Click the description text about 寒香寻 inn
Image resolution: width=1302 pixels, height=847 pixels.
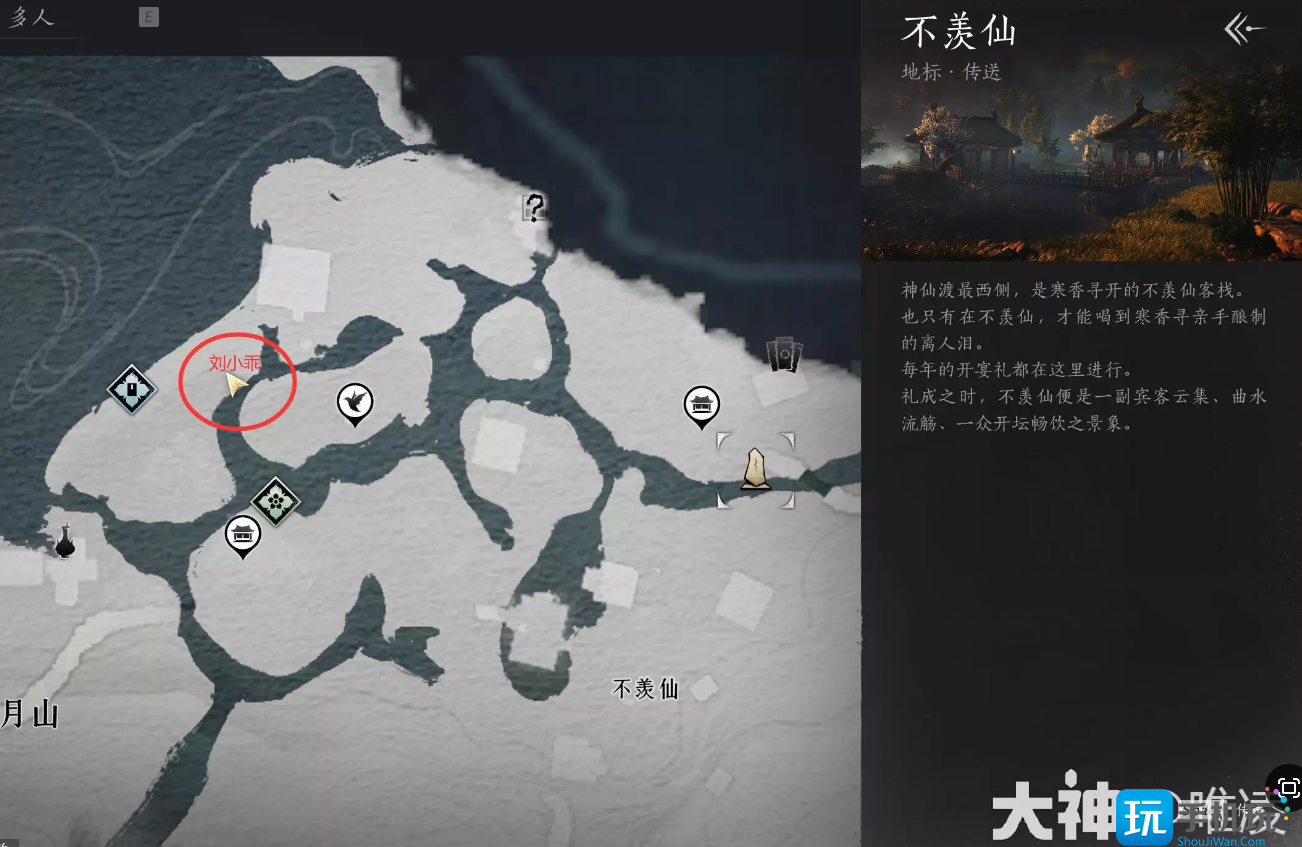tap(1080, 355)
